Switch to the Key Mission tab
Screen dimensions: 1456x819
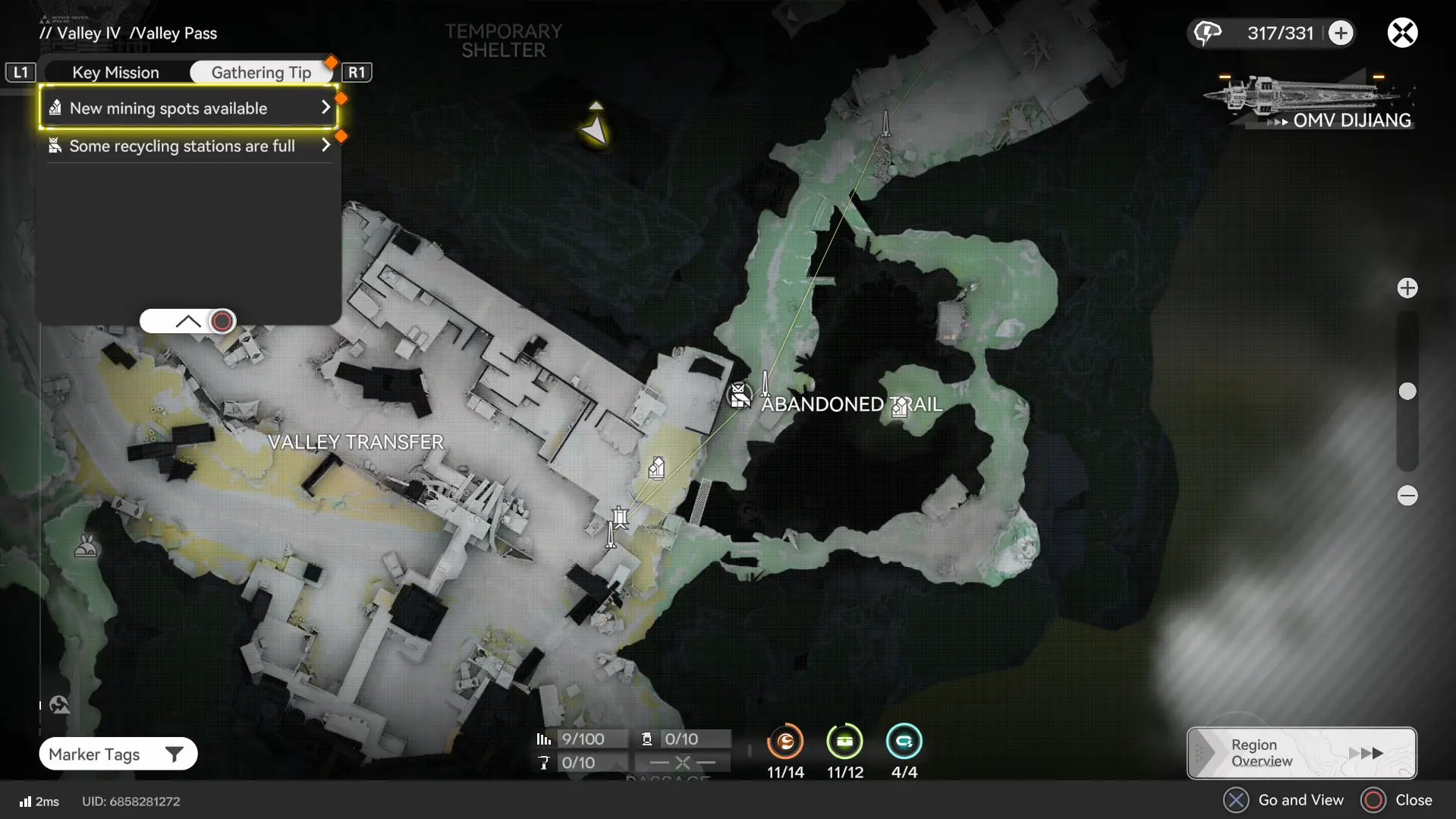[x=115, y=72]
